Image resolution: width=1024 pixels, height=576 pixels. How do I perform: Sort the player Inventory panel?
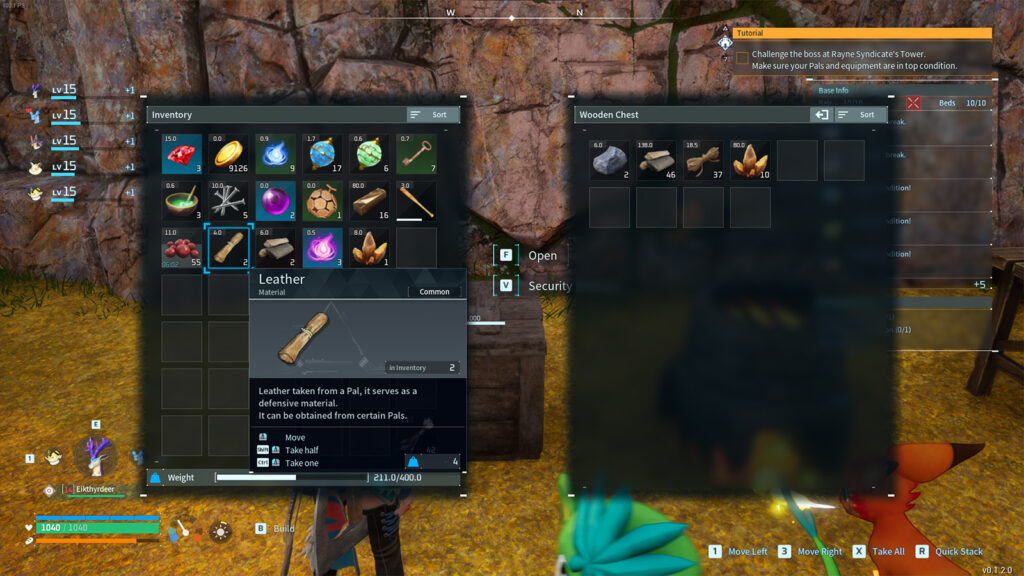coord(432,115)
